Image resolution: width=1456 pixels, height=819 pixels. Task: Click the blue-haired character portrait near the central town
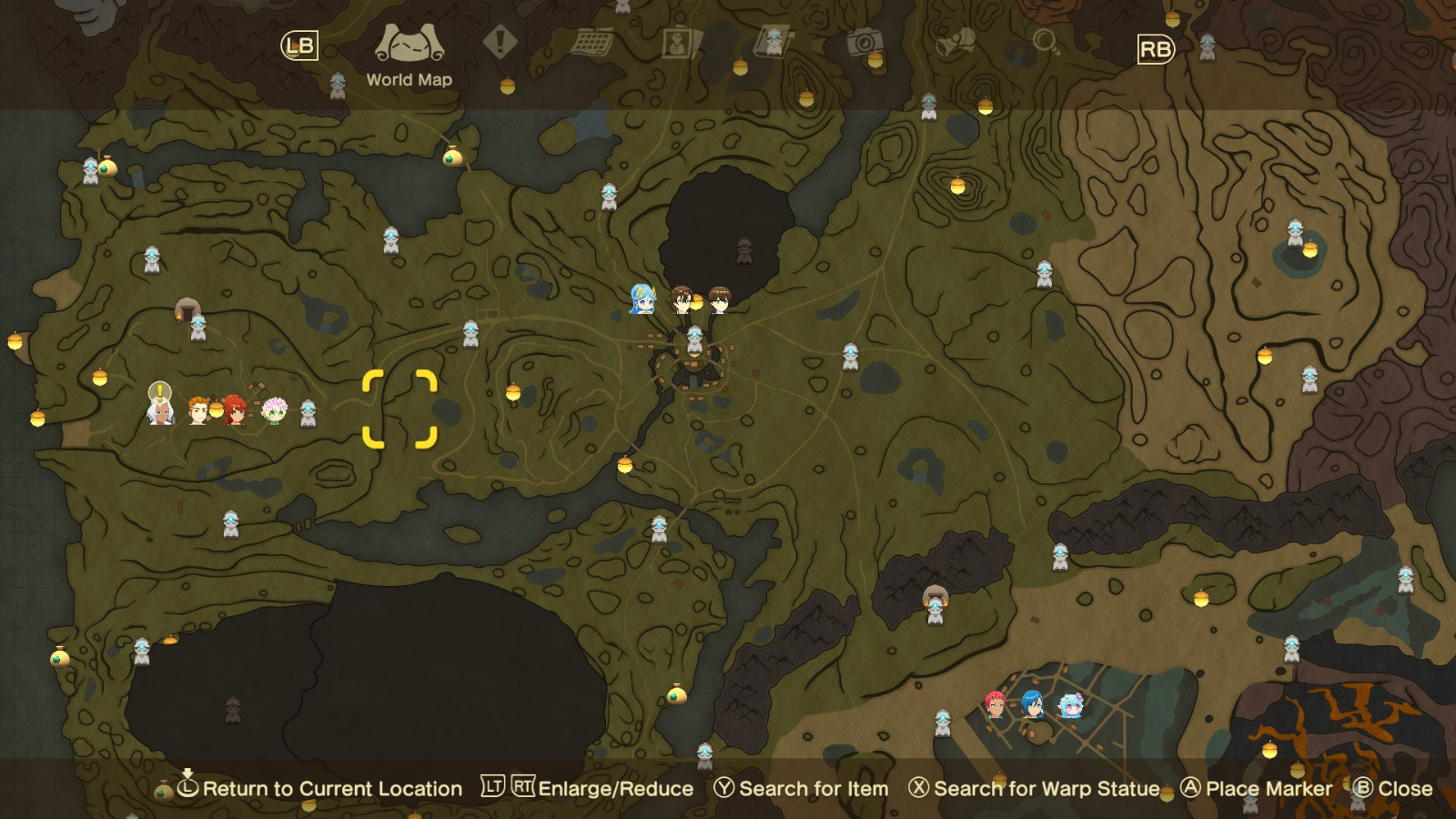point(642,298)
